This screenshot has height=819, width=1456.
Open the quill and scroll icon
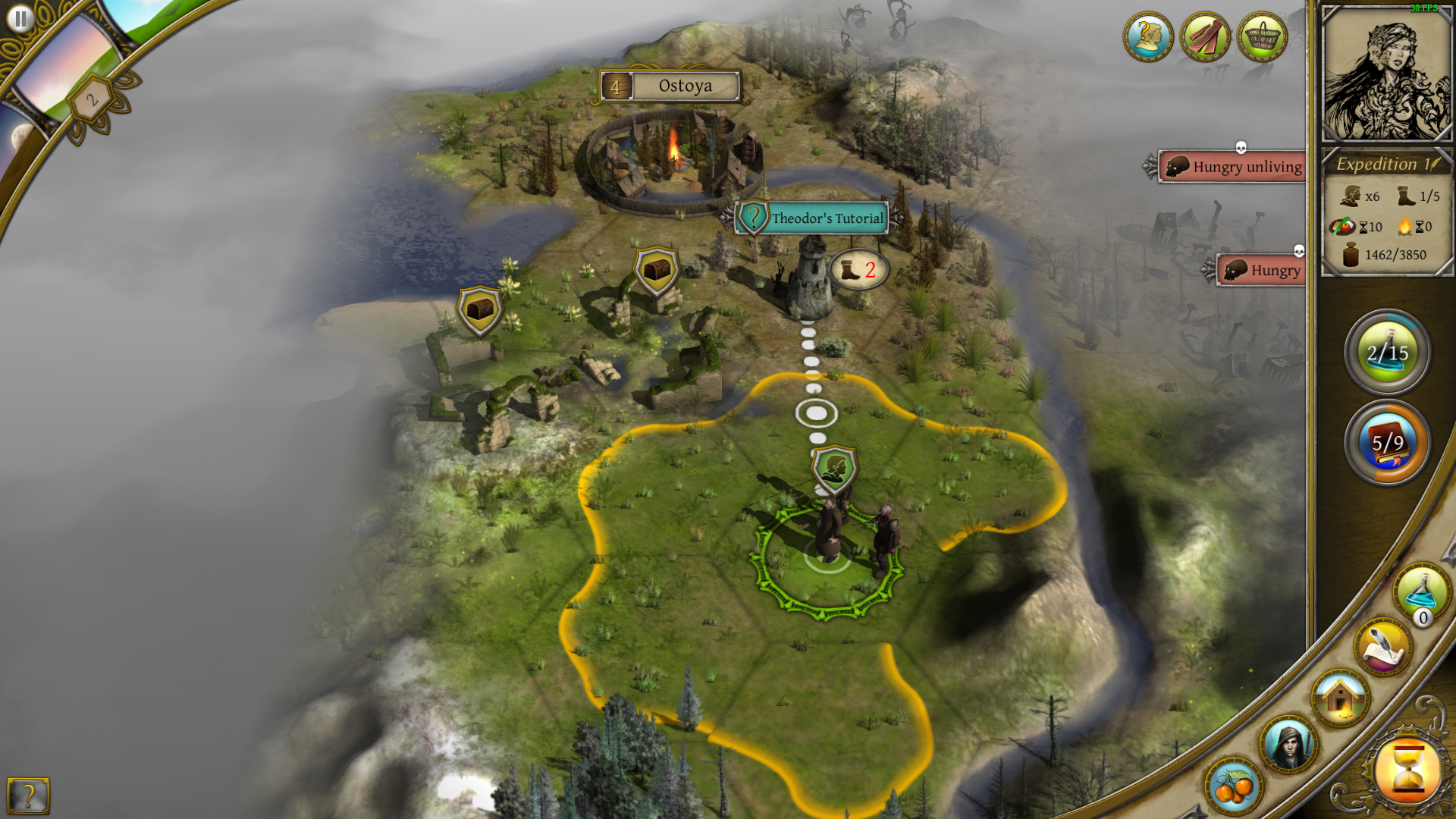1383,647
